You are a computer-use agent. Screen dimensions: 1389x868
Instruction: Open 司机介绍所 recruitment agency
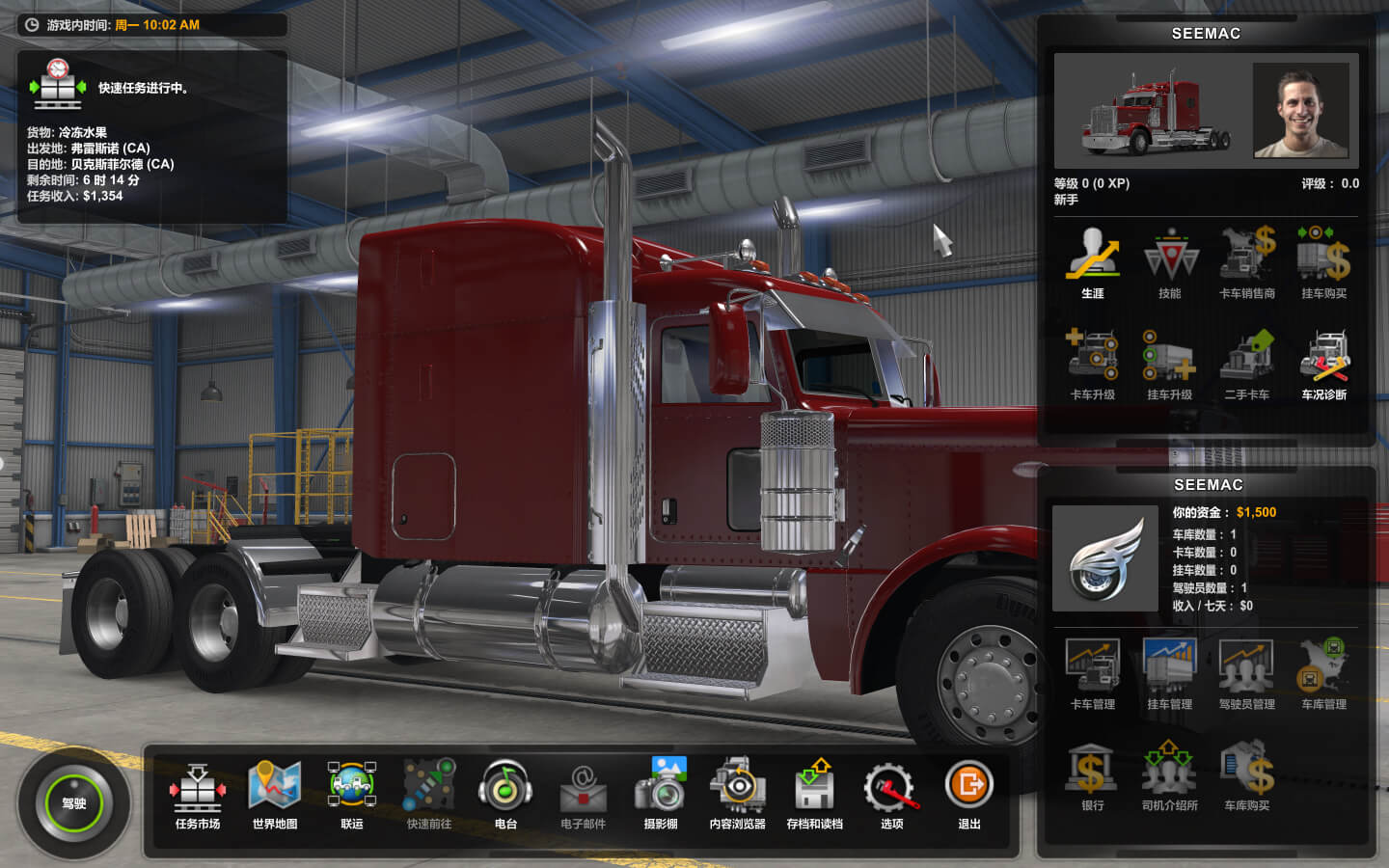tap(1170, 774)
